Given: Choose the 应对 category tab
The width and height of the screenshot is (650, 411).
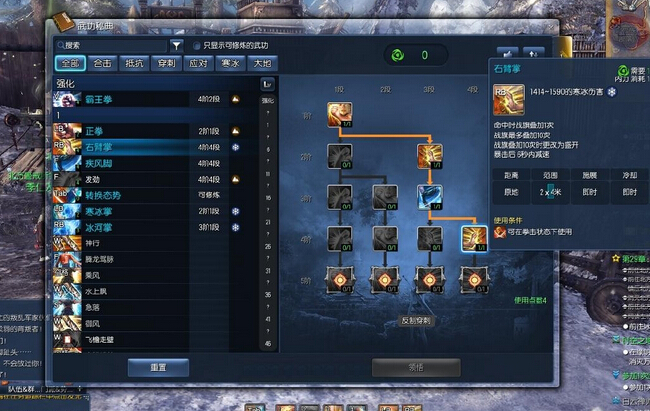Looking at the screenshot, I should pyautogui.click(x=198, y=62).
